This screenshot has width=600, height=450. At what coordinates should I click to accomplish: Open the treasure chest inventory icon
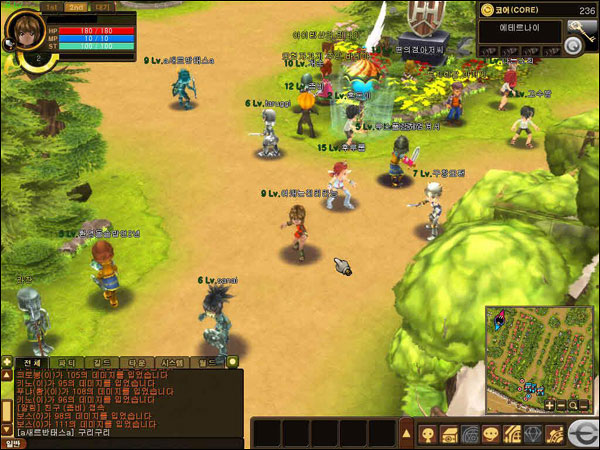tap(448, 434)
